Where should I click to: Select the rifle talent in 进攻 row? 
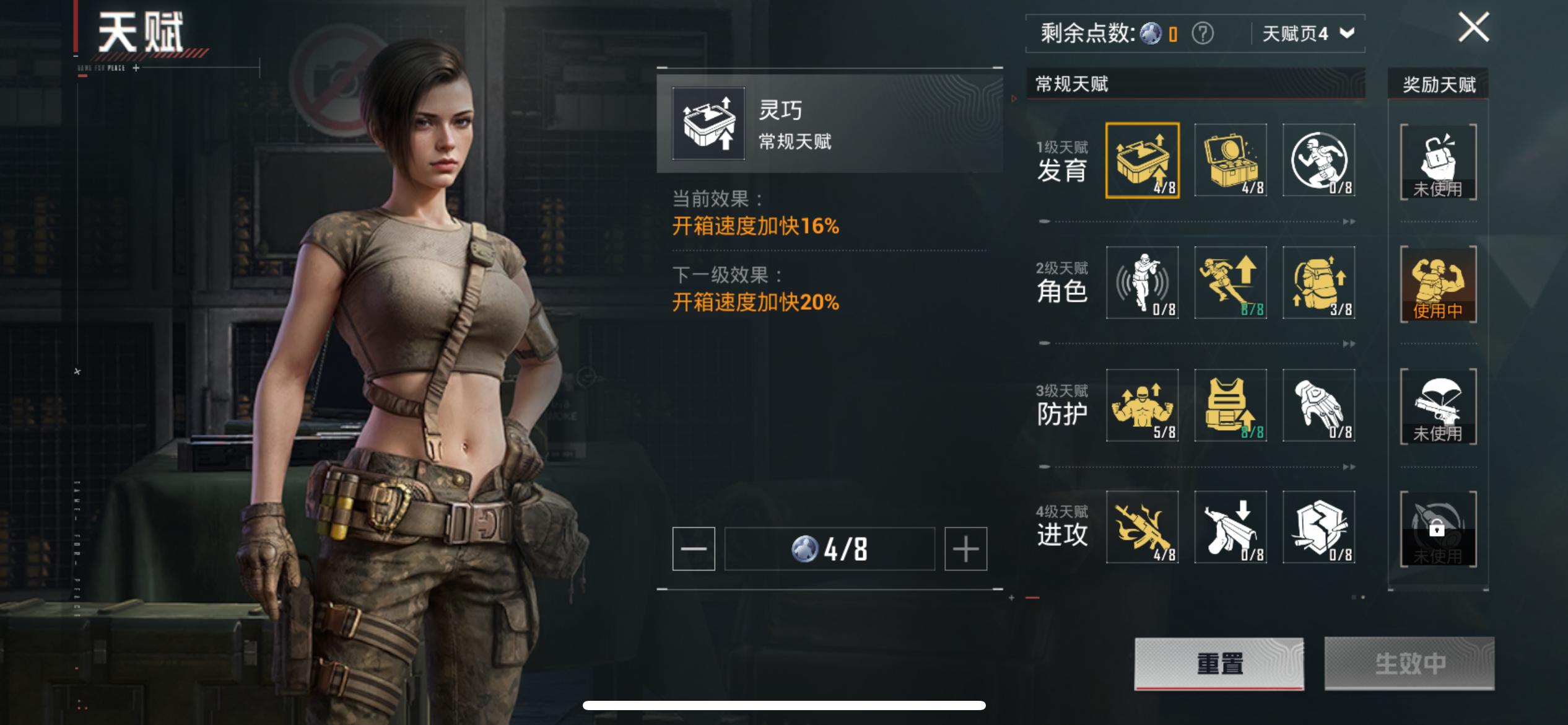[x=1142, y=527]
